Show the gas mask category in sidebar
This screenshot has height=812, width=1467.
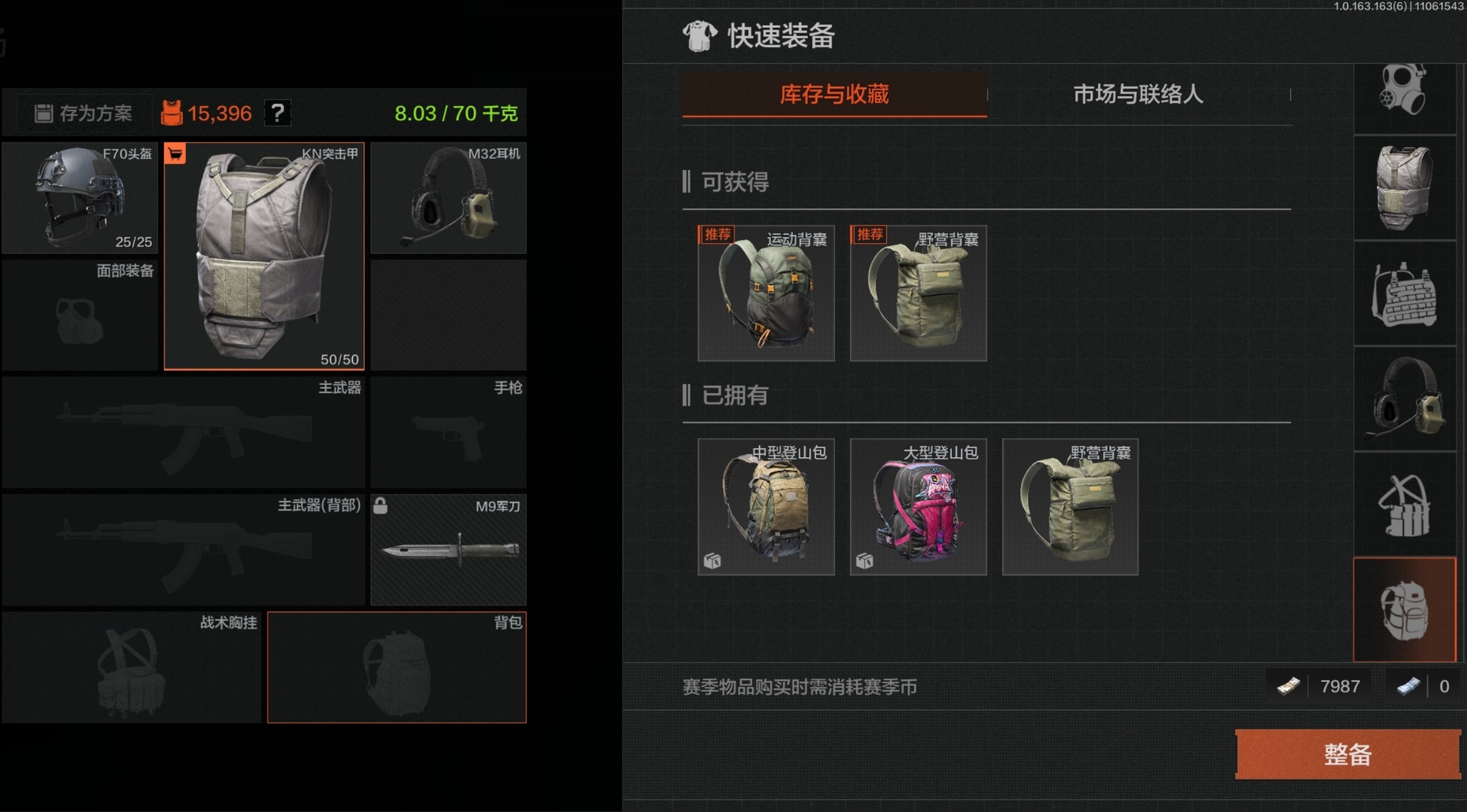(1405, 92)
